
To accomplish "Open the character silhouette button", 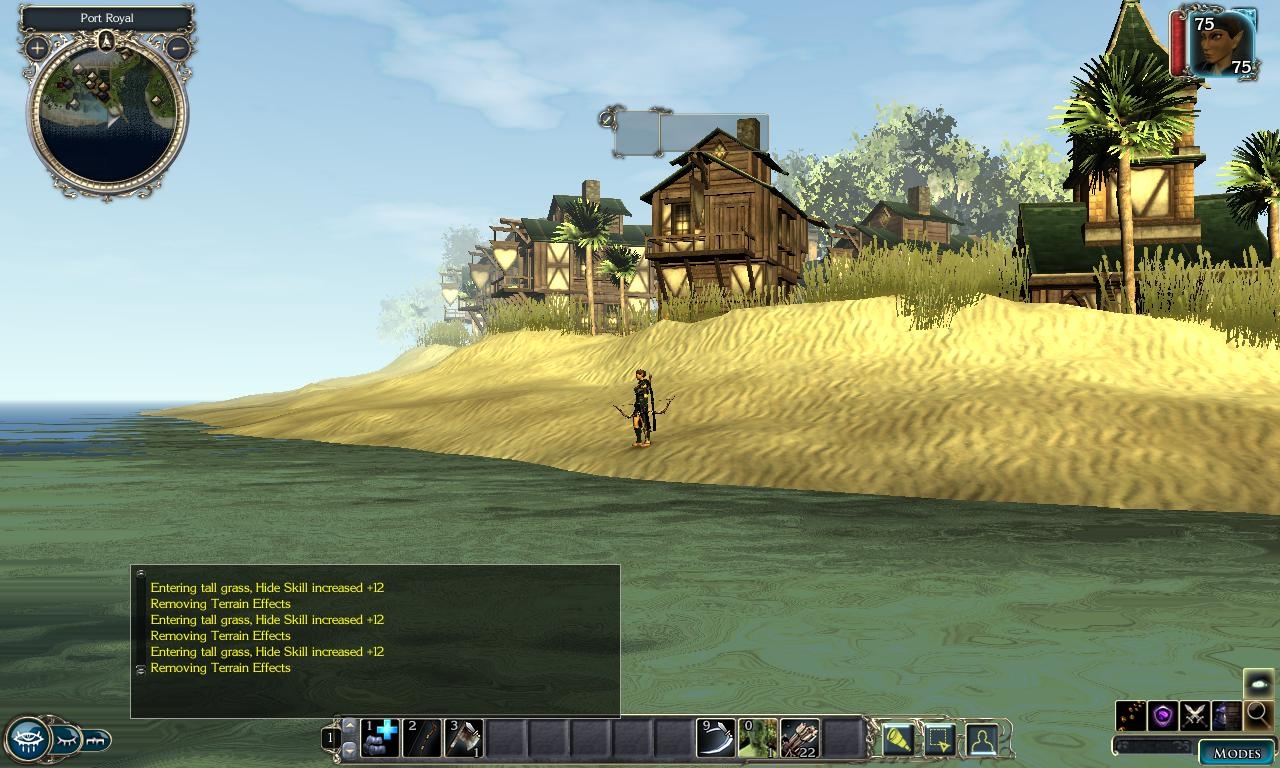I will tap(981, 739).
